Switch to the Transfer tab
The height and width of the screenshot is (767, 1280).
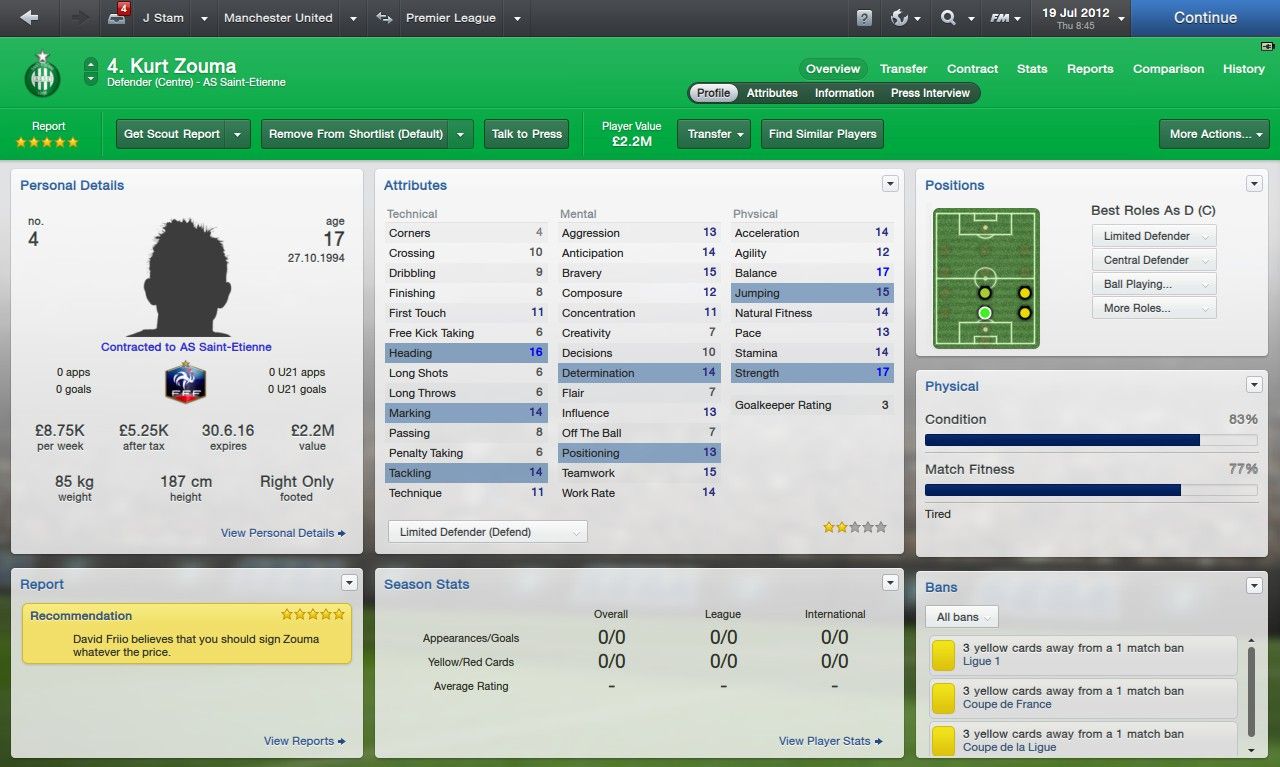pos(903,69)
